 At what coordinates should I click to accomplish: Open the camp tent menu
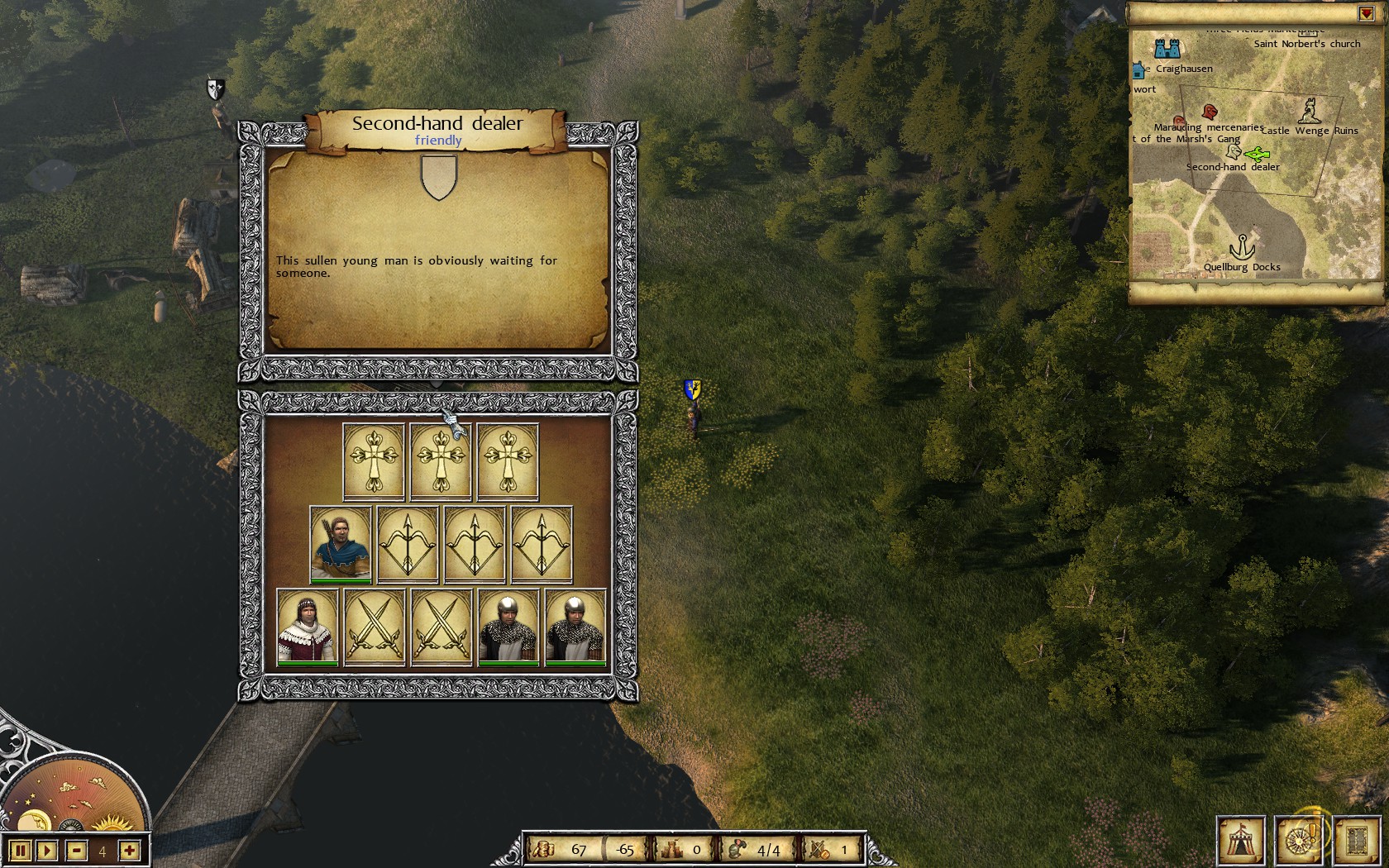[x=1240, y=841]
